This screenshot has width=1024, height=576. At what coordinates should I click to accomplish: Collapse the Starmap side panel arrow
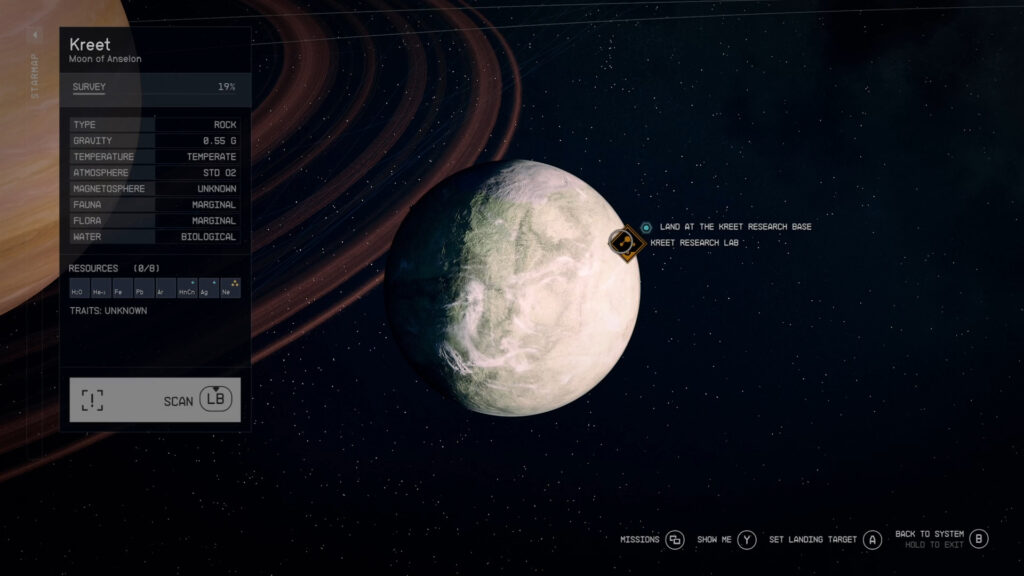pyautogui.click(x=35, y=35)
